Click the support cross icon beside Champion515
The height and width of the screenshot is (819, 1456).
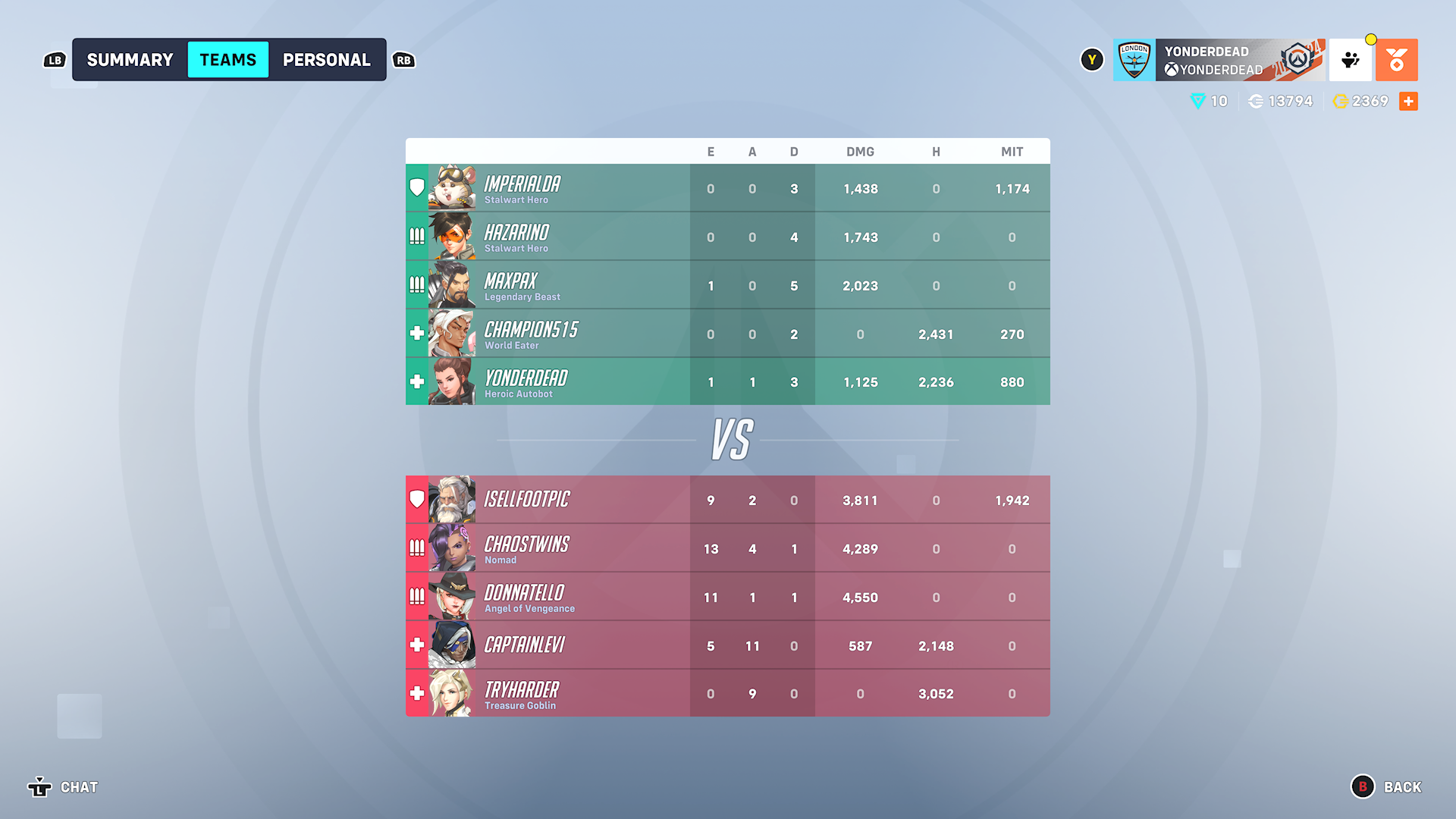coord(416,333)
